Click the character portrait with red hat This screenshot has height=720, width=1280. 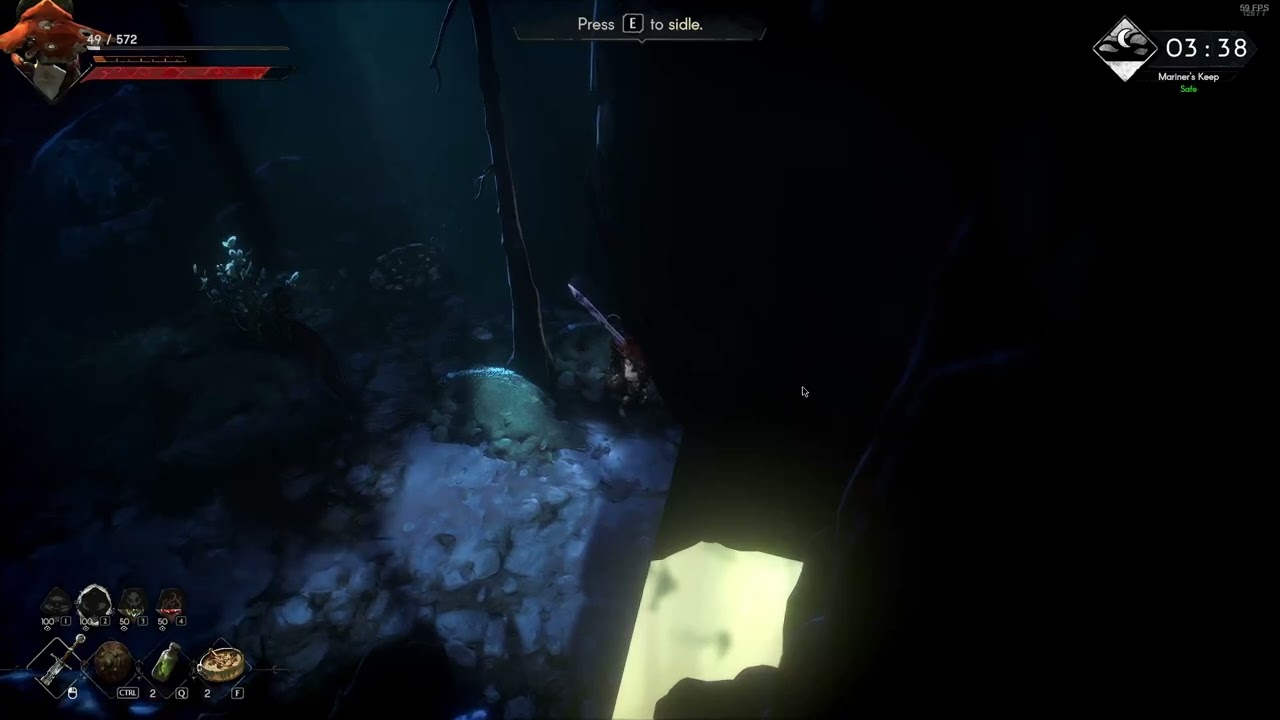click(45, 45)
